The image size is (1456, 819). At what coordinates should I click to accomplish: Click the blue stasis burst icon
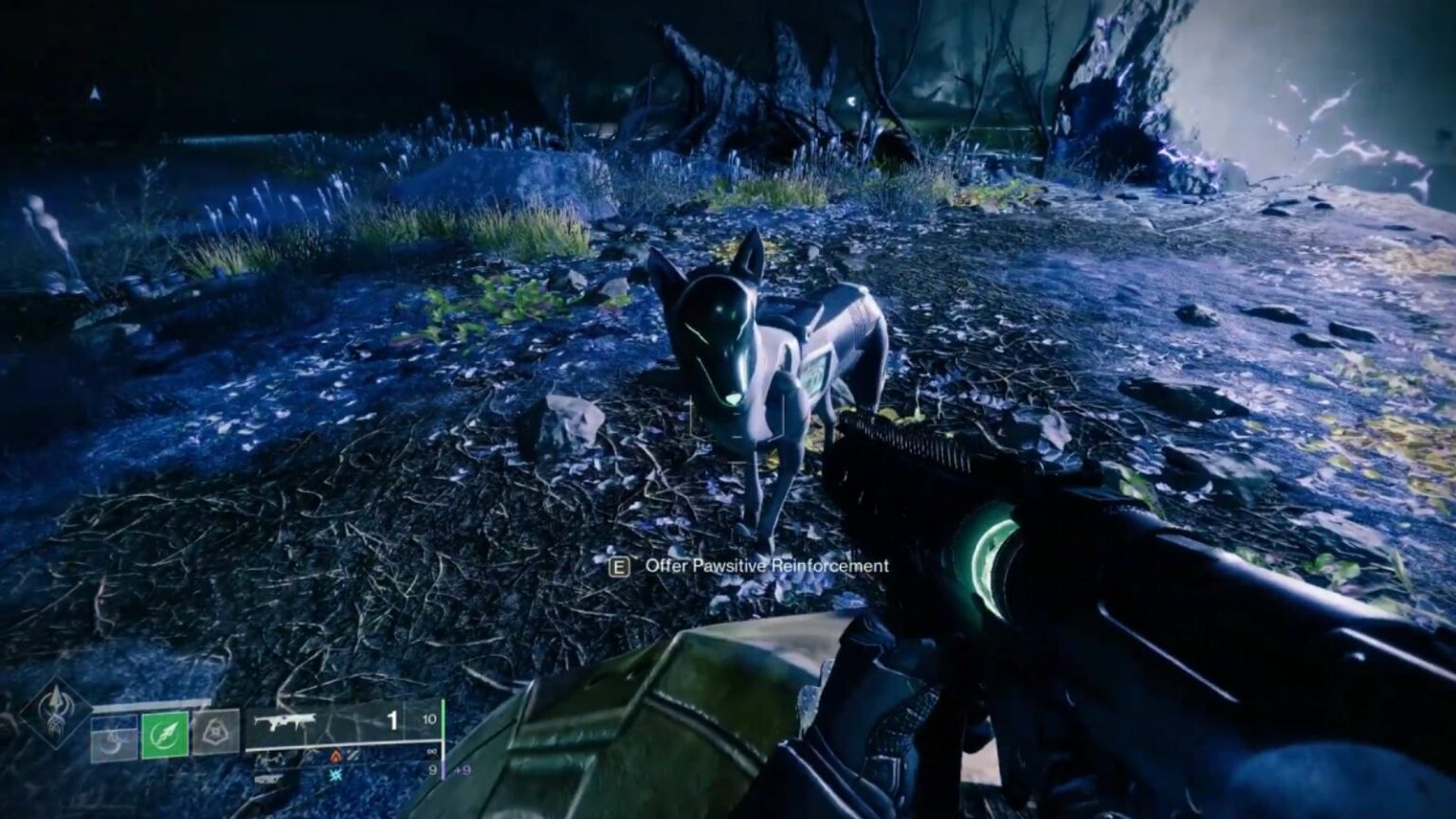point(334,774)
